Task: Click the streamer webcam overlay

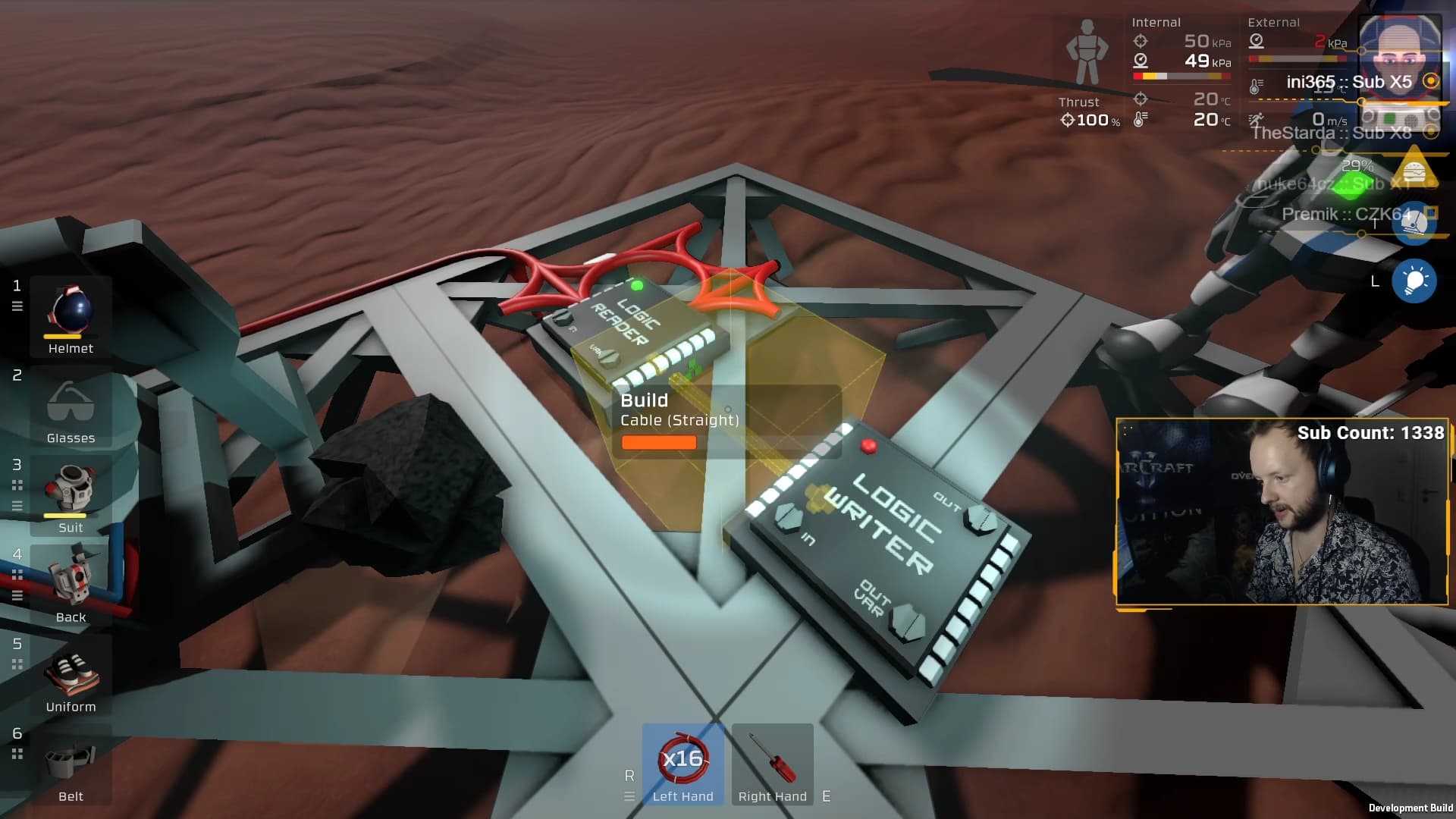Action: tap(1282, 512)
